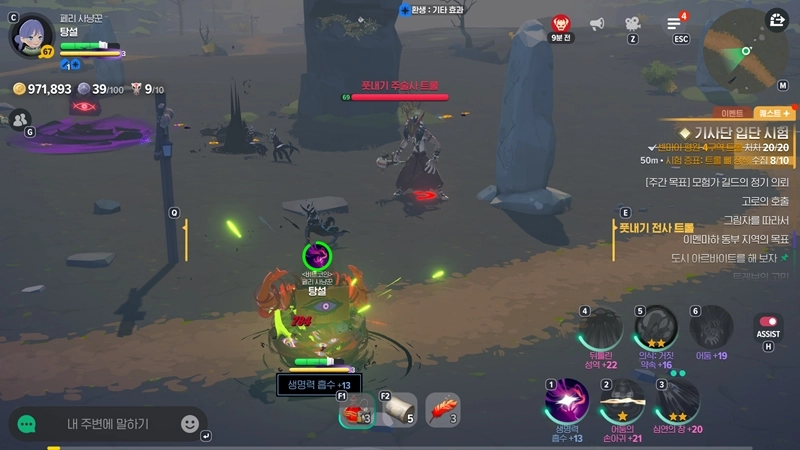Open the character portrait panel
This screenshot has height=450, width=800.
pos(30,34)
